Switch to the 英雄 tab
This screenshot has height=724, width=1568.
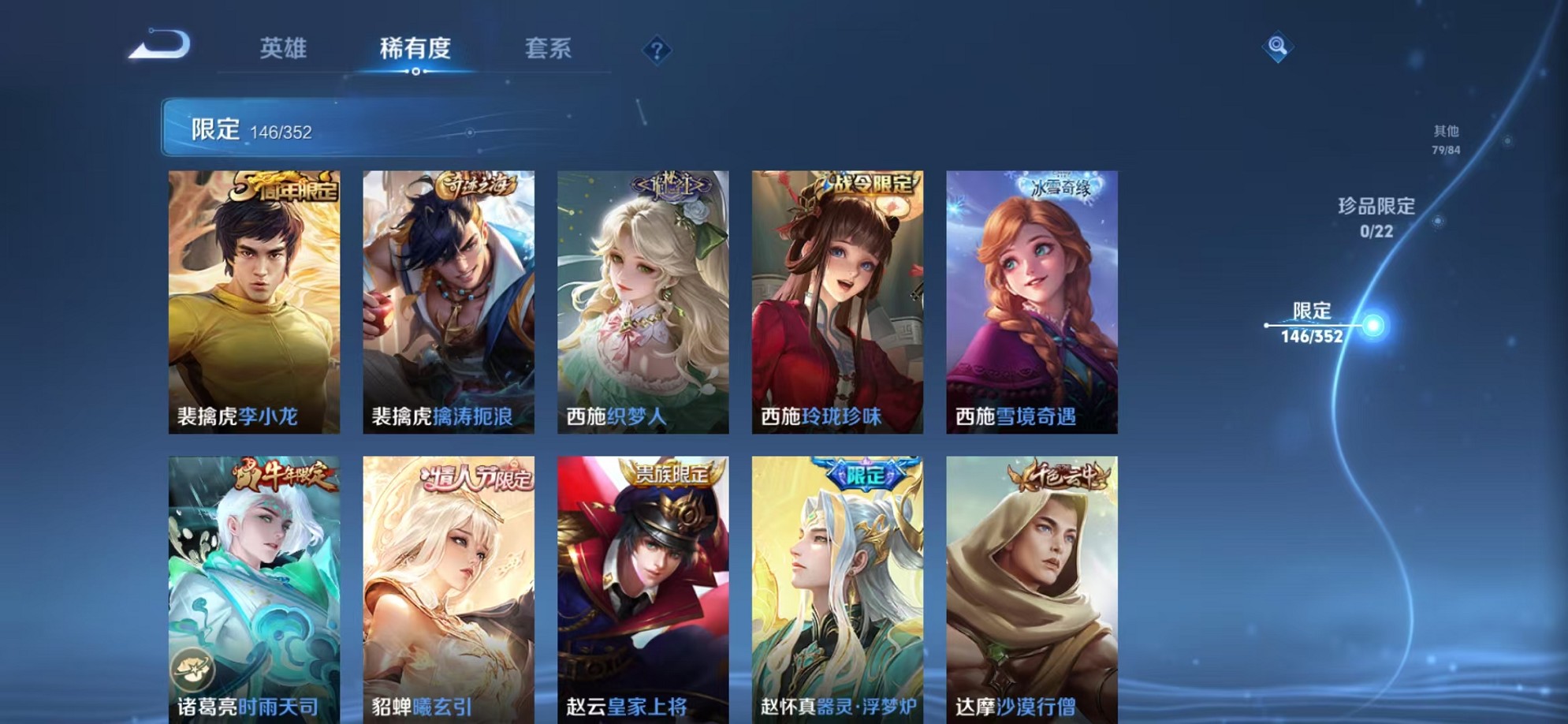[283, 49]
